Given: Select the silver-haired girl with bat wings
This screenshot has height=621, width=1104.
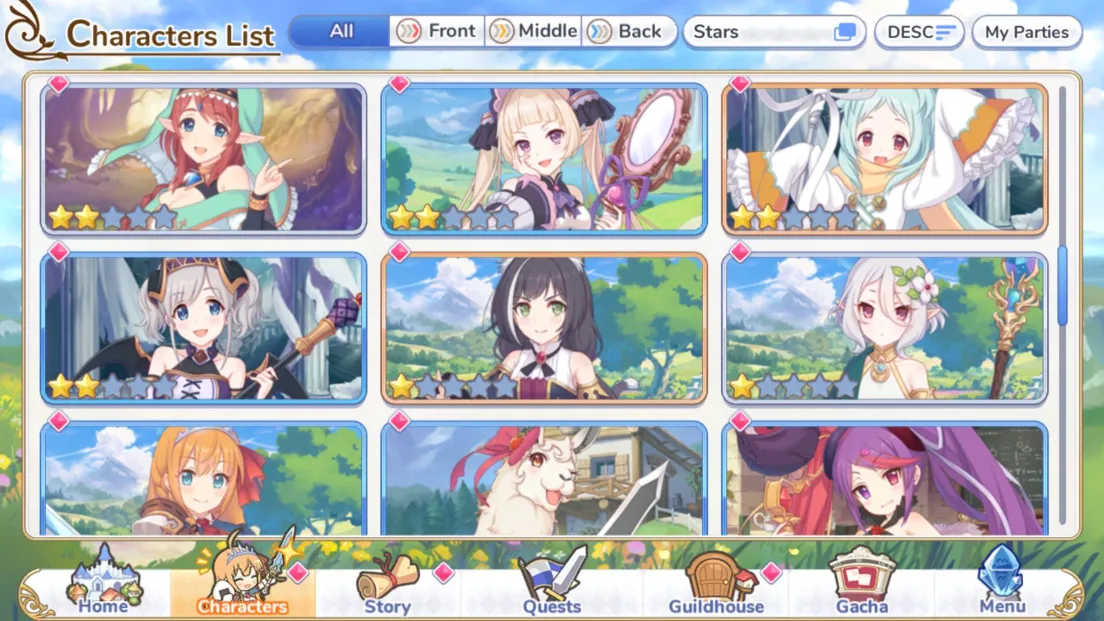Looking at the screenshot, I should [x=204, y=328].
